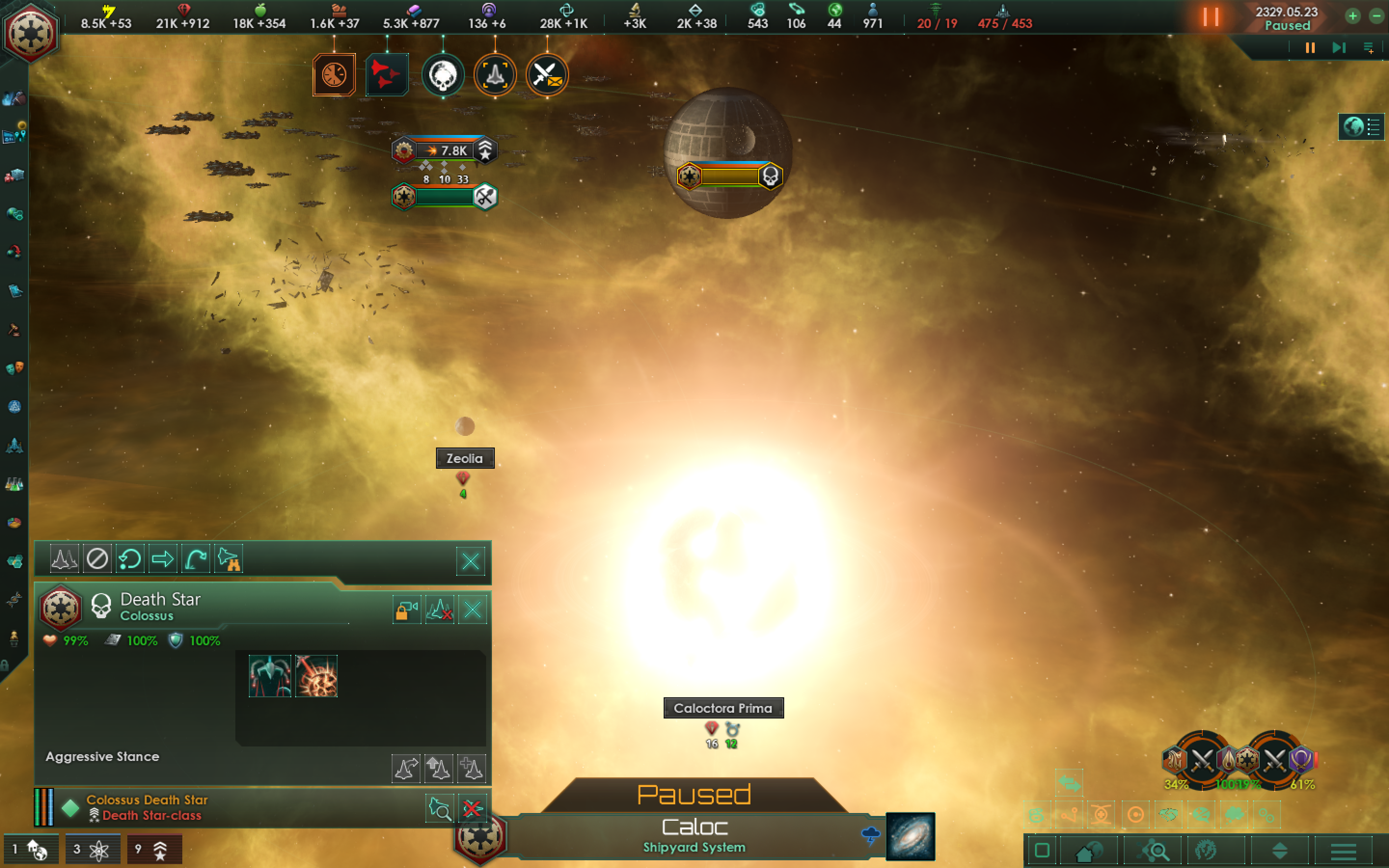The height and width of the screenshot is (868, 1389).
Task: Toggle the camera lock padlock on the Death Star panel
Action: pyautogui.click(x=407, y=610)
